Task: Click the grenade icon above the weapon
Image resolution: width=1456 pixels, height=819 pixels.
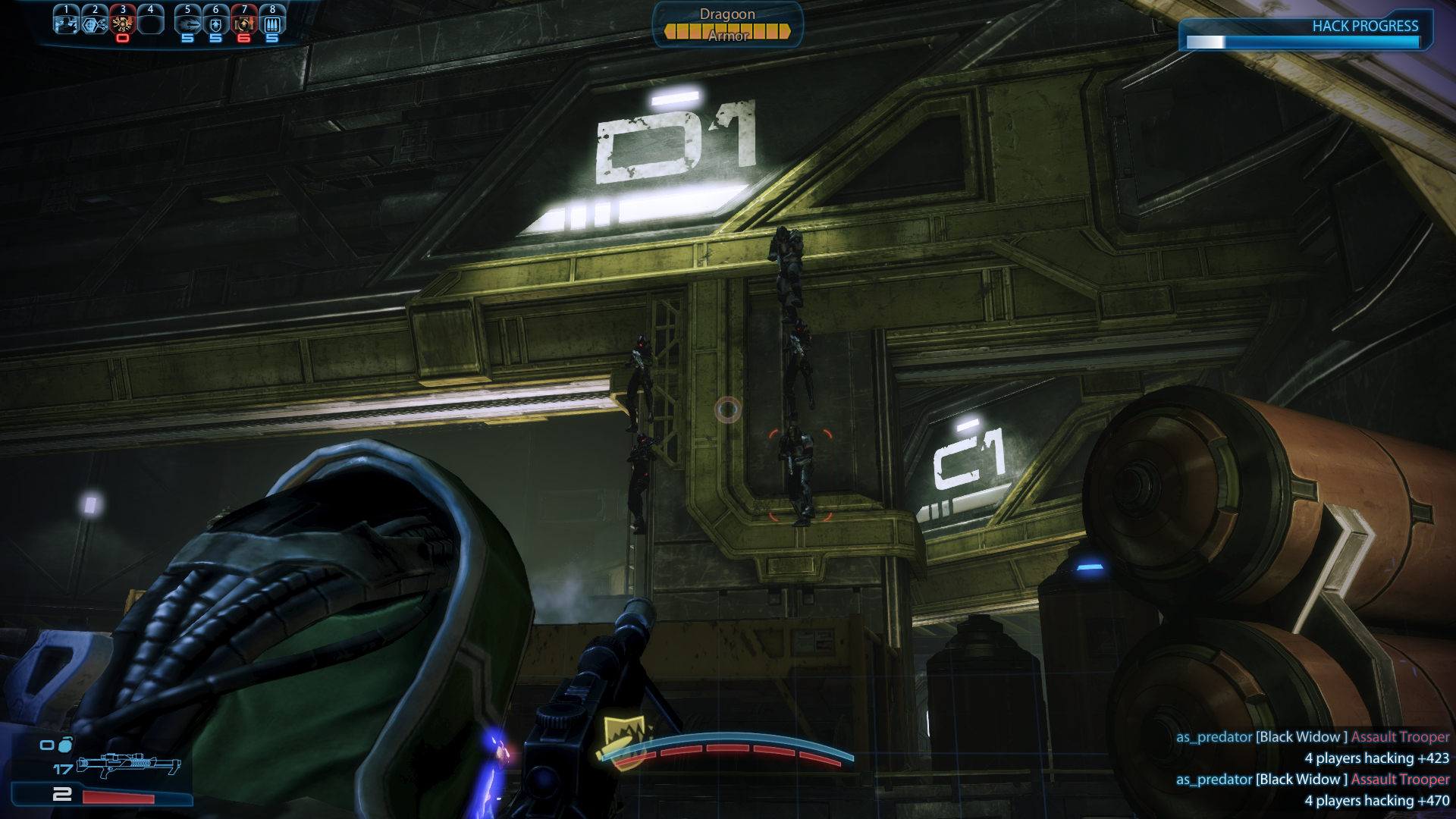Action: pyautogui.click(x=65, y=745)
